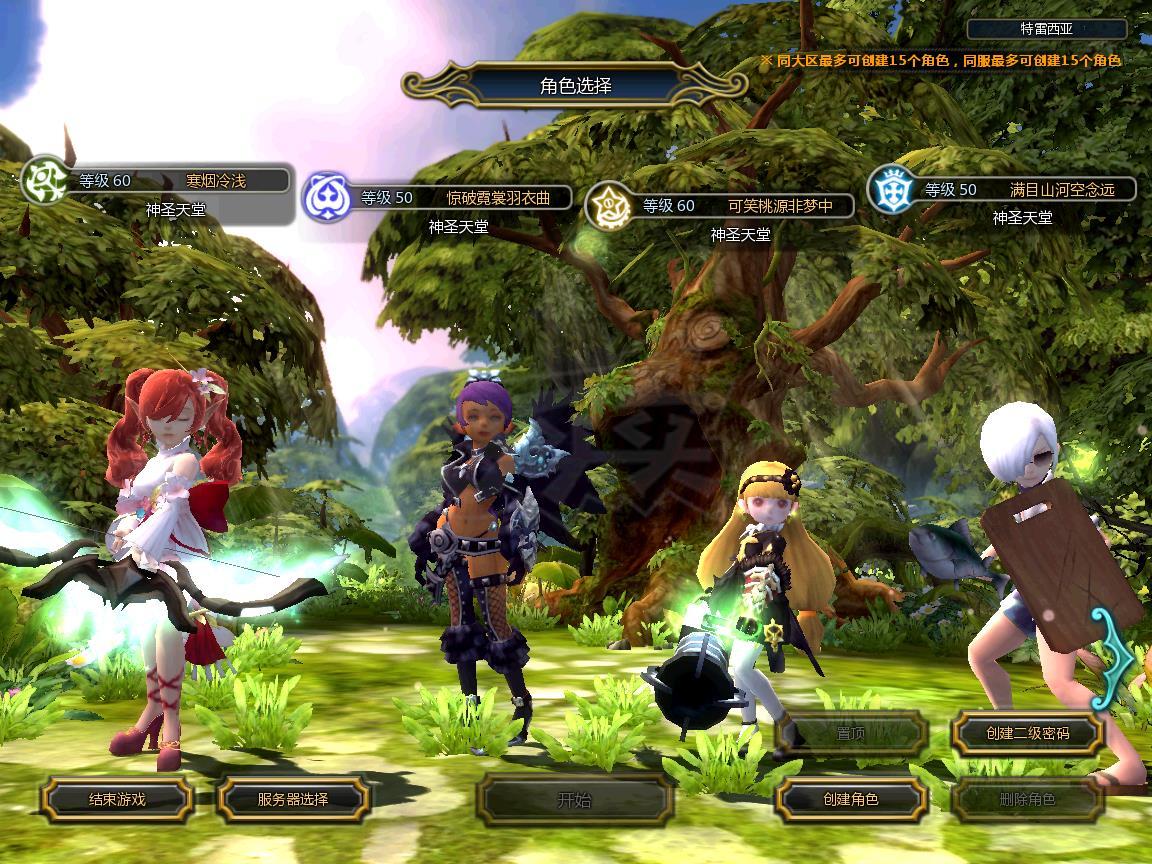The height and width of the screenshot is (864, 1152).
Task: Open the 创建二级密码 secondary password setup
Action: point(1027,733)
